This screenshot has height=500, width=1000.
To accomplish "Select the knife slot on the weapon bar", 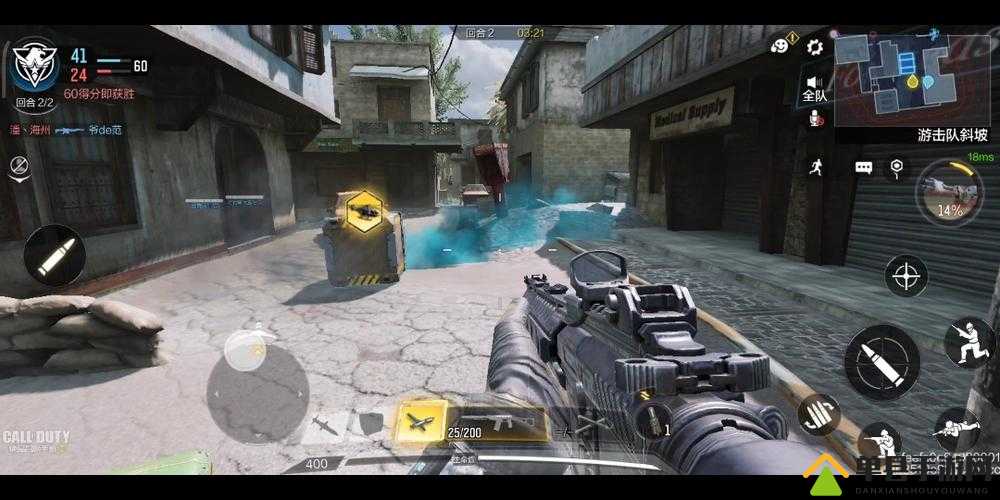I will (x=326, y=424).
